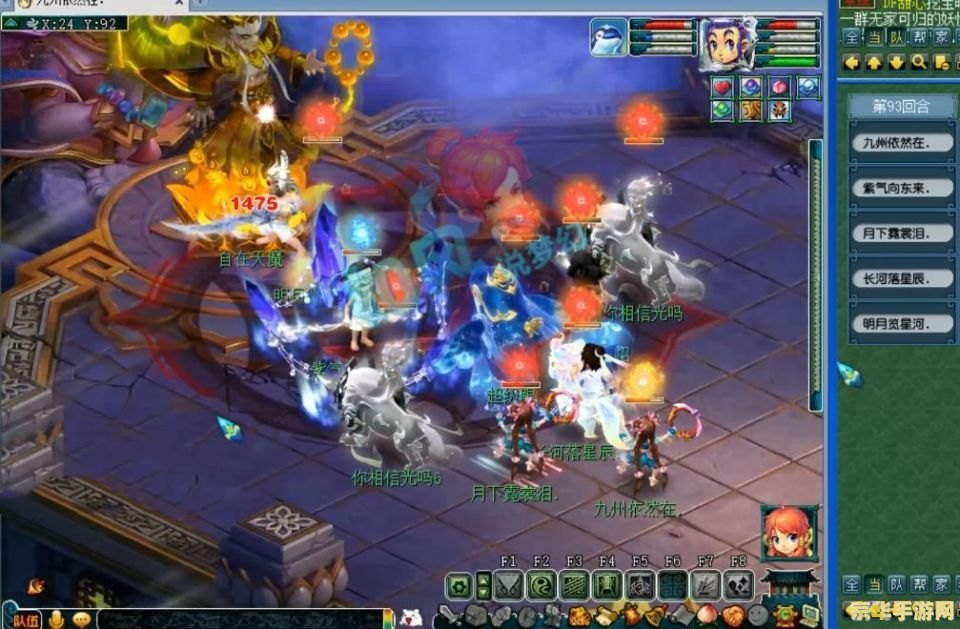960x629 pixels.
Task: Trigger the F4 hotkey skill slot
Action: point(607,586)
